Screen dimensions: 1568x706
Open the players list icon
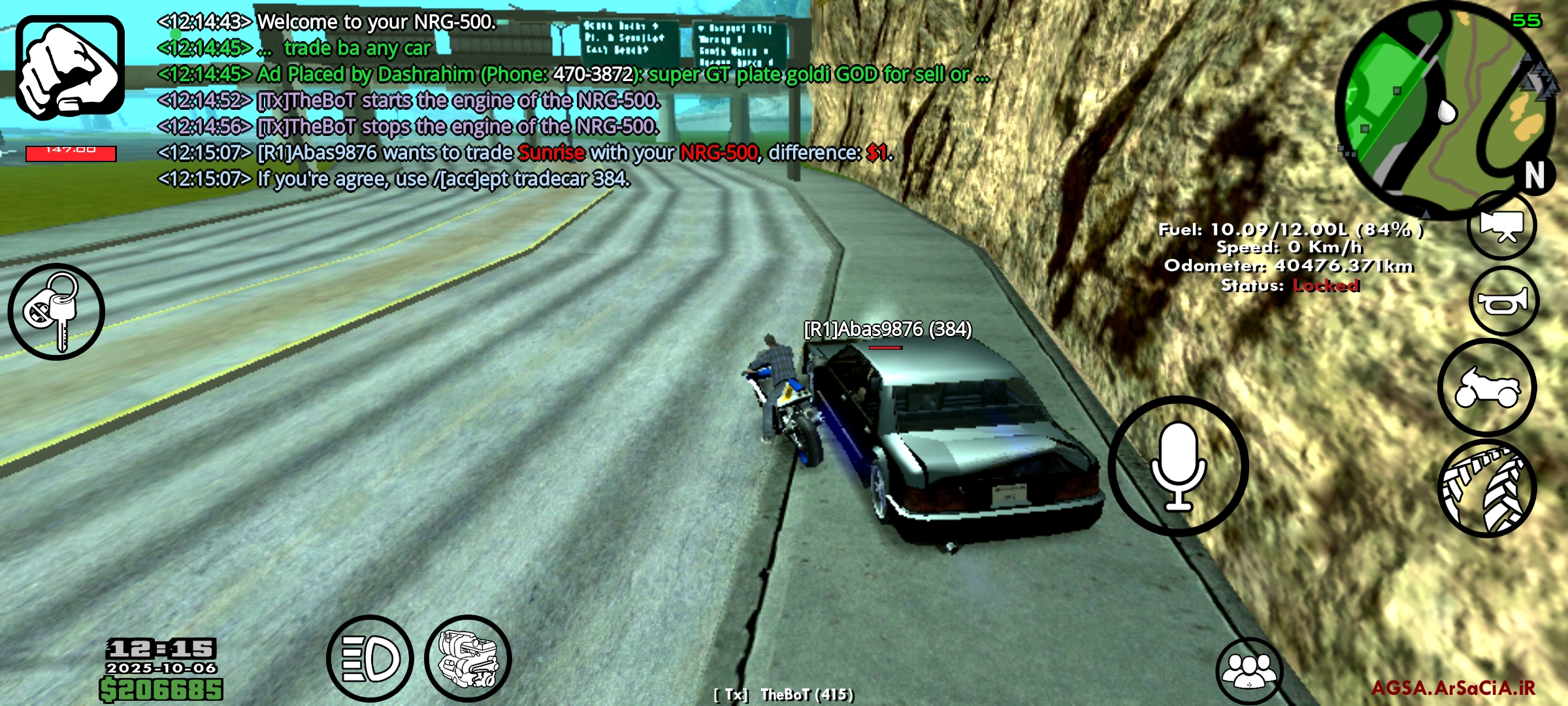click(1249, 671)
